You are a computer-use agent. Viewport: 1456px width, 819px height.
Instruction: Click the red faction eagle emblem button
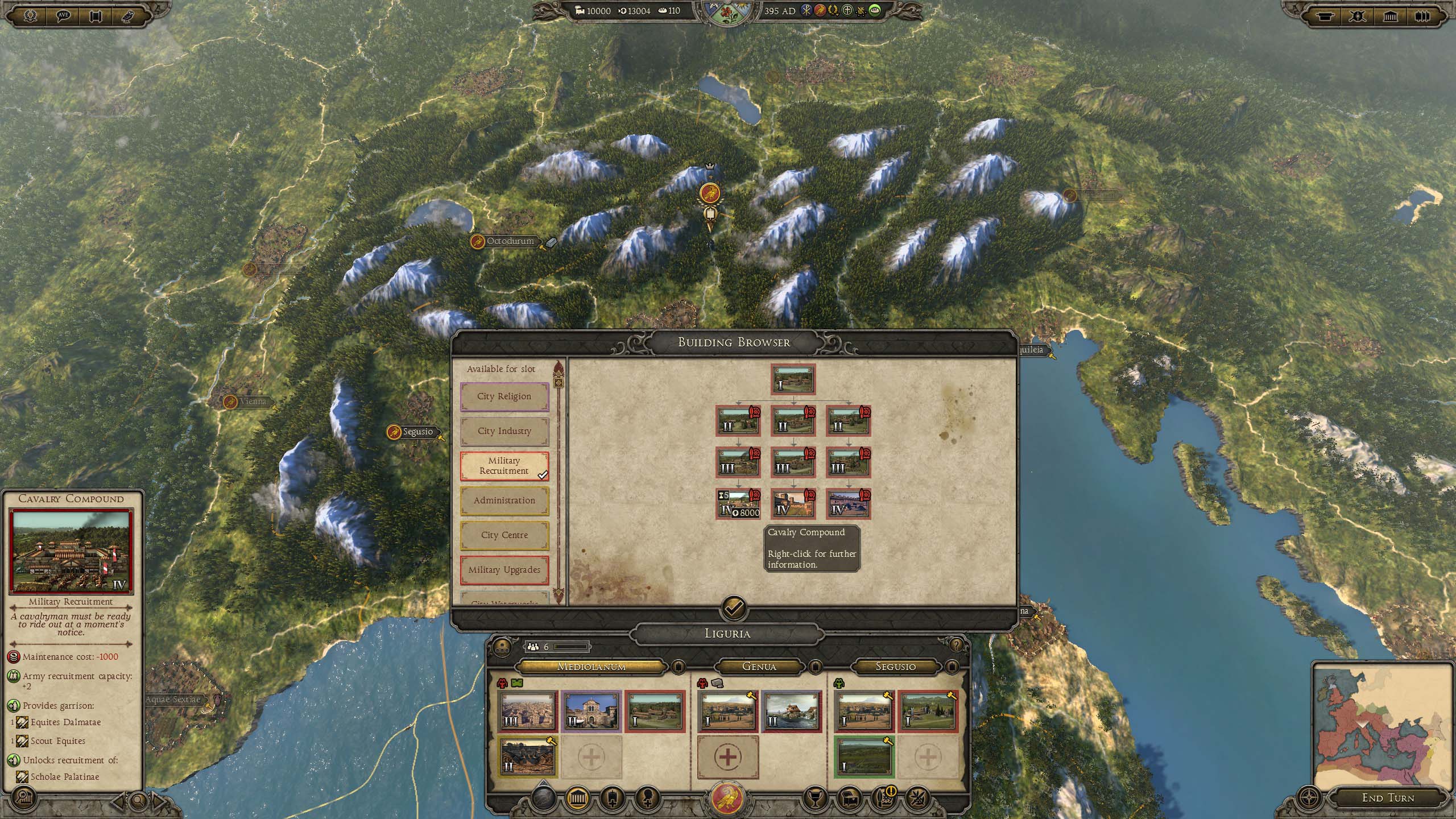click(x=727, y=799)
